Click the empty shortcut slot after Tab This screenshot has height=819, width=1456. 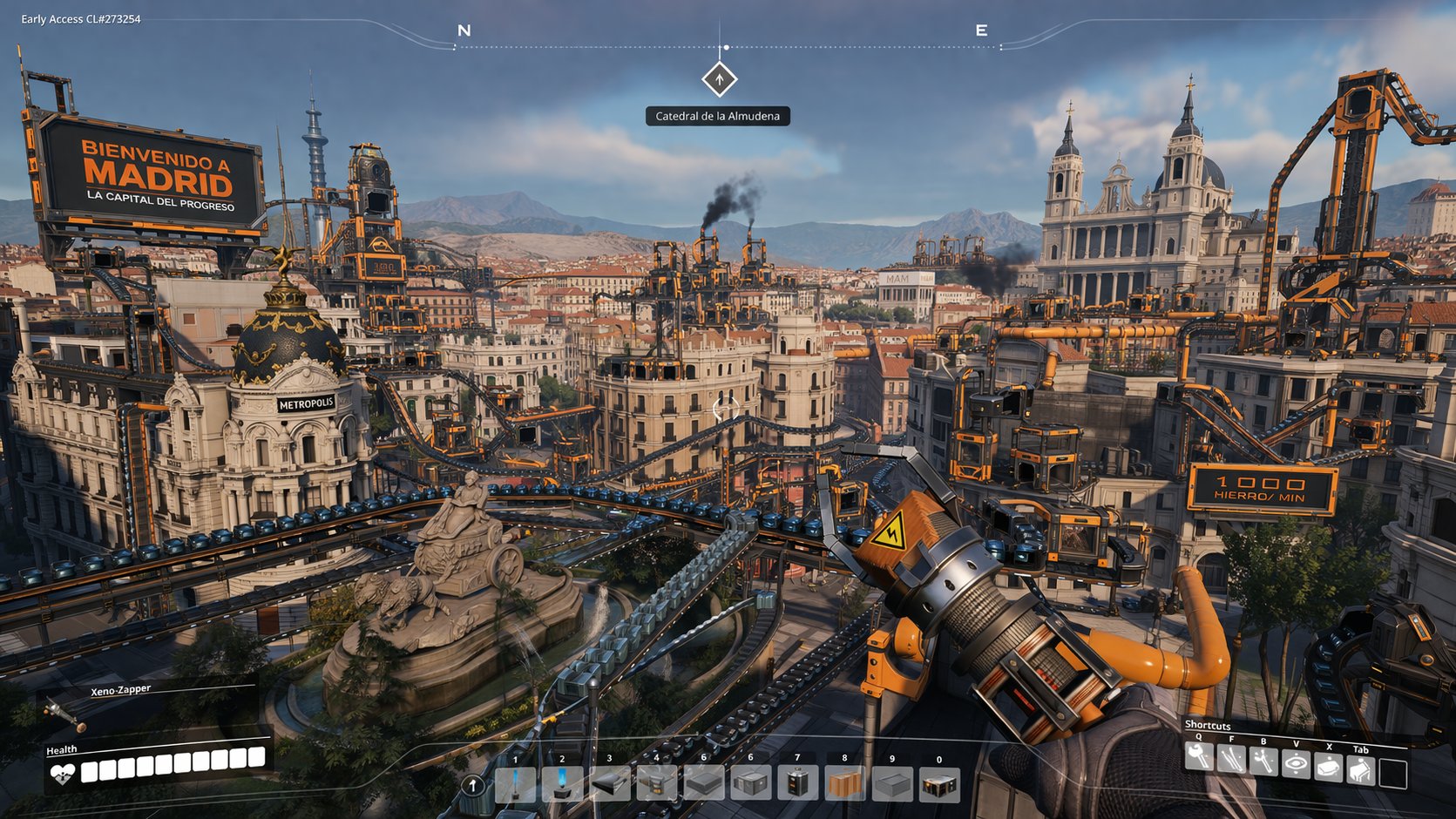[1393, 773]
